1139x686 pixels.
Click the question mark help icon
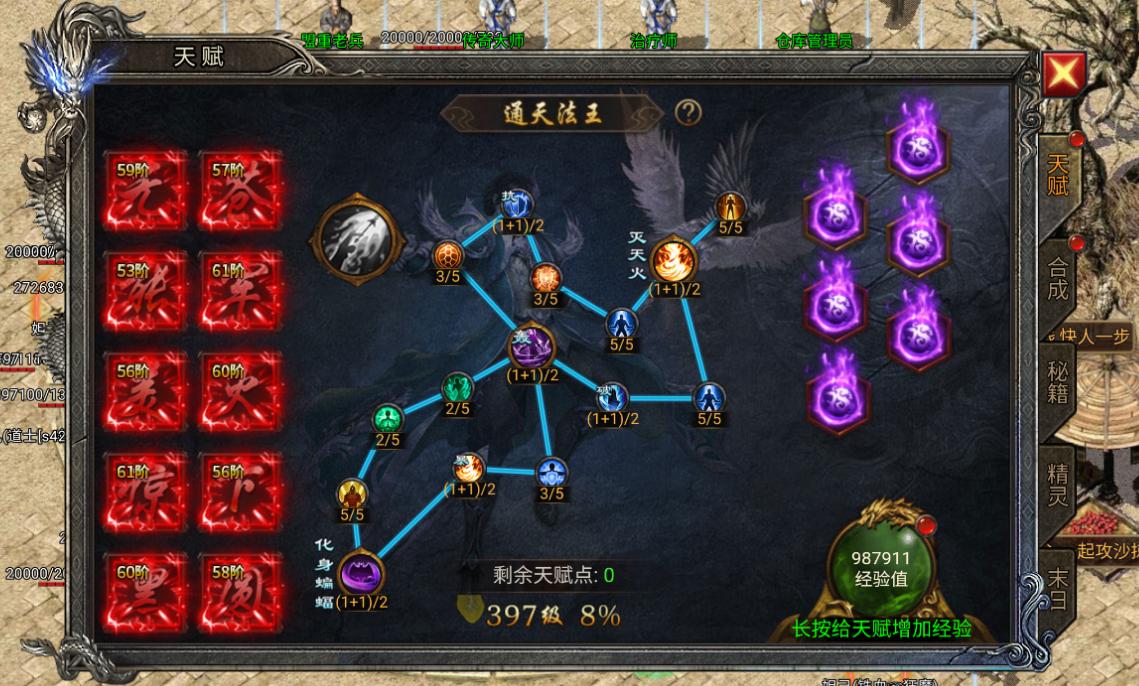(x=688, y=112)
